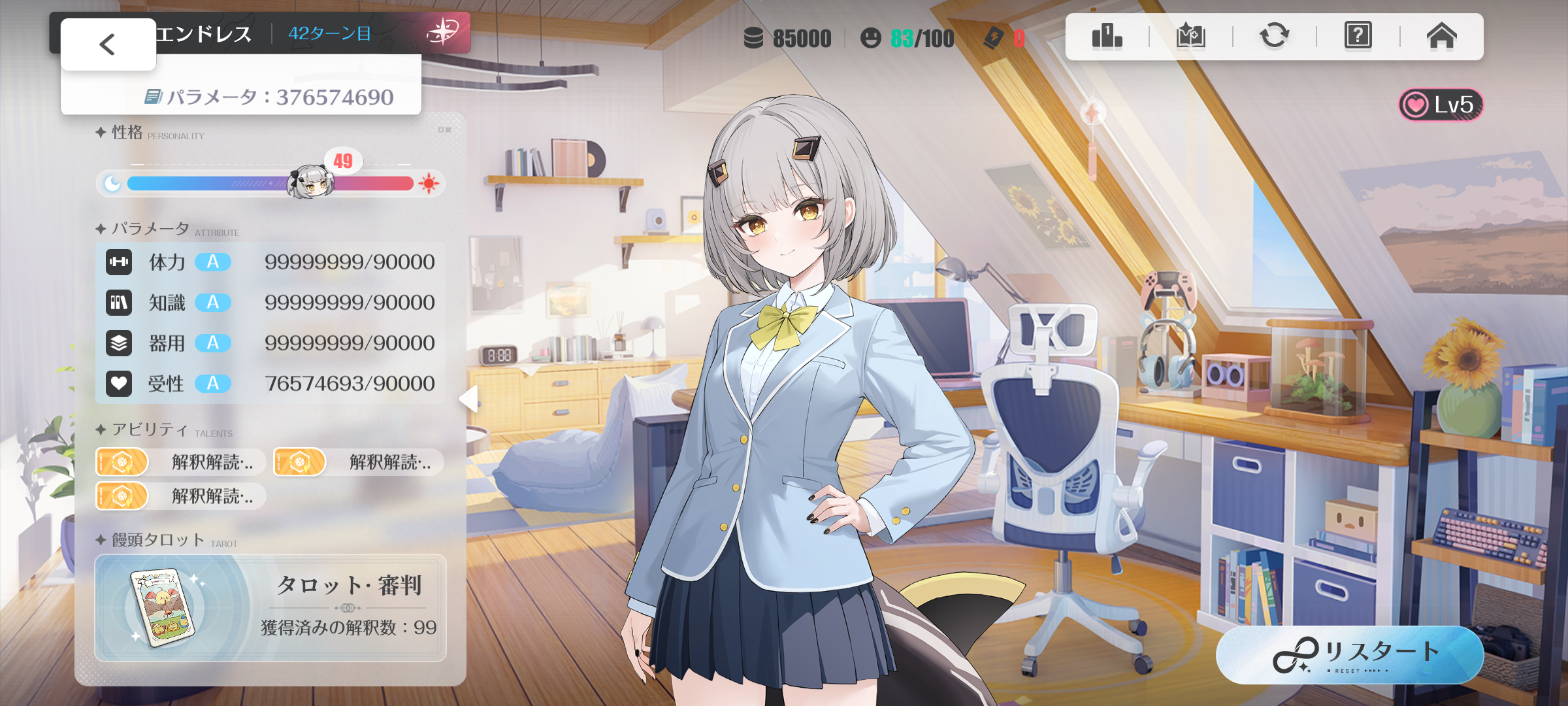Open the ranking bar-chart icon
The width and height of the screenshot is (1568, 706).
1107,36
